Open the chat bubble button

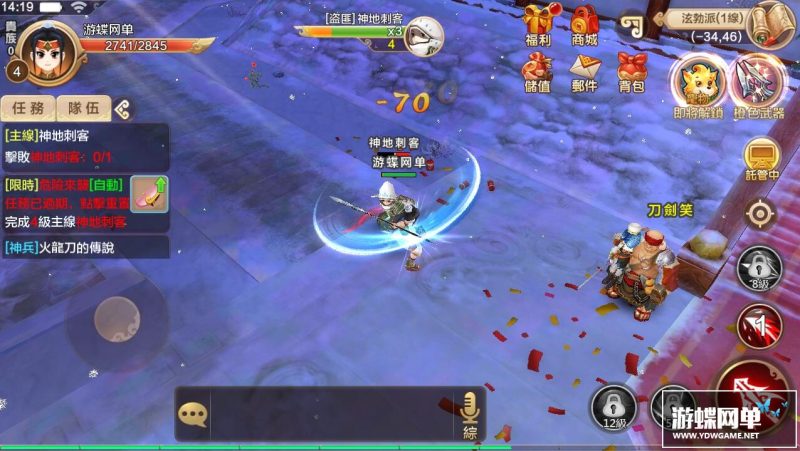[x=192, y=413]
